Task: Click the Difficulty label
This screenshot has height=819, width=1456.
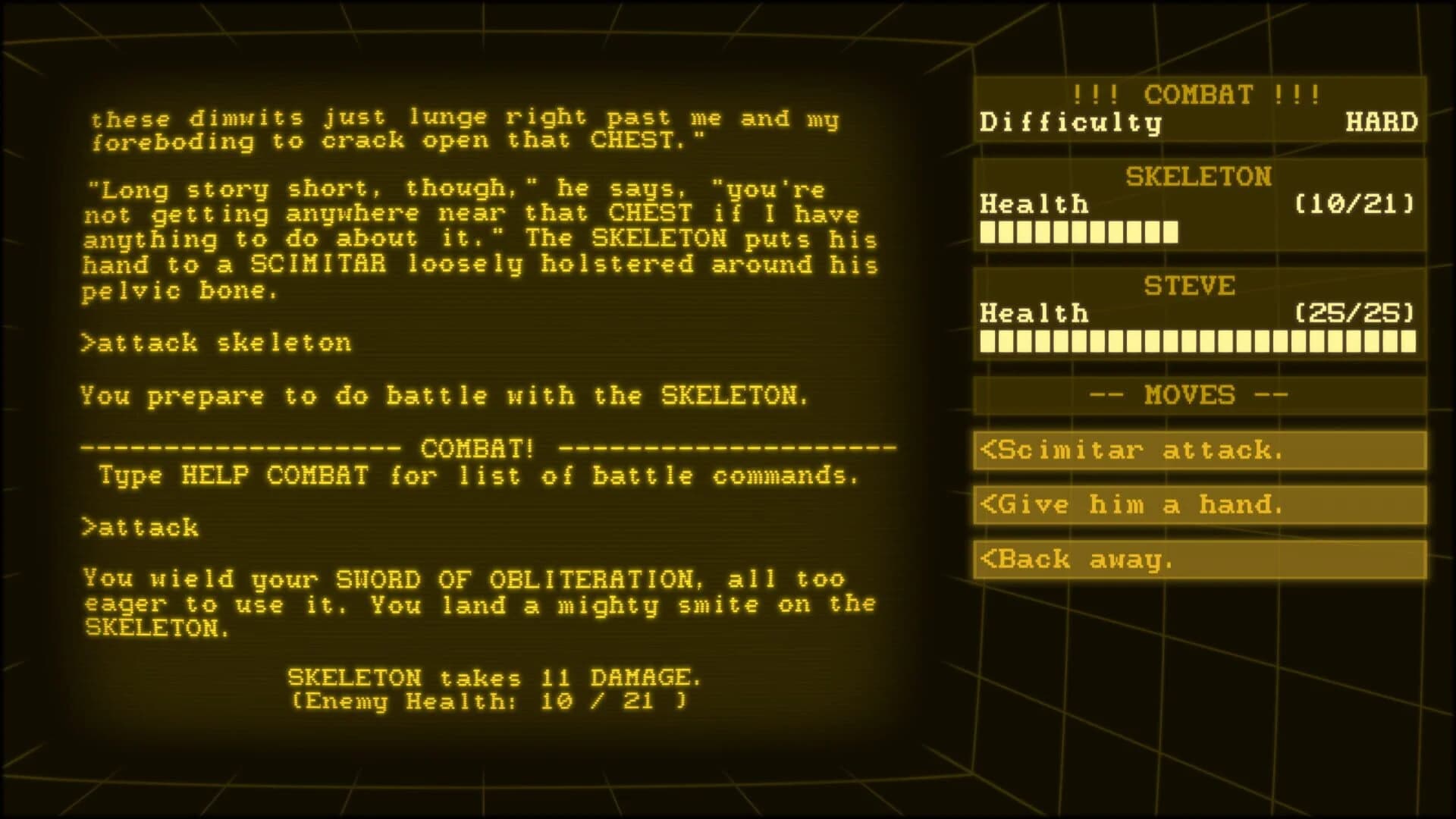Action: tap(1071, 121)
